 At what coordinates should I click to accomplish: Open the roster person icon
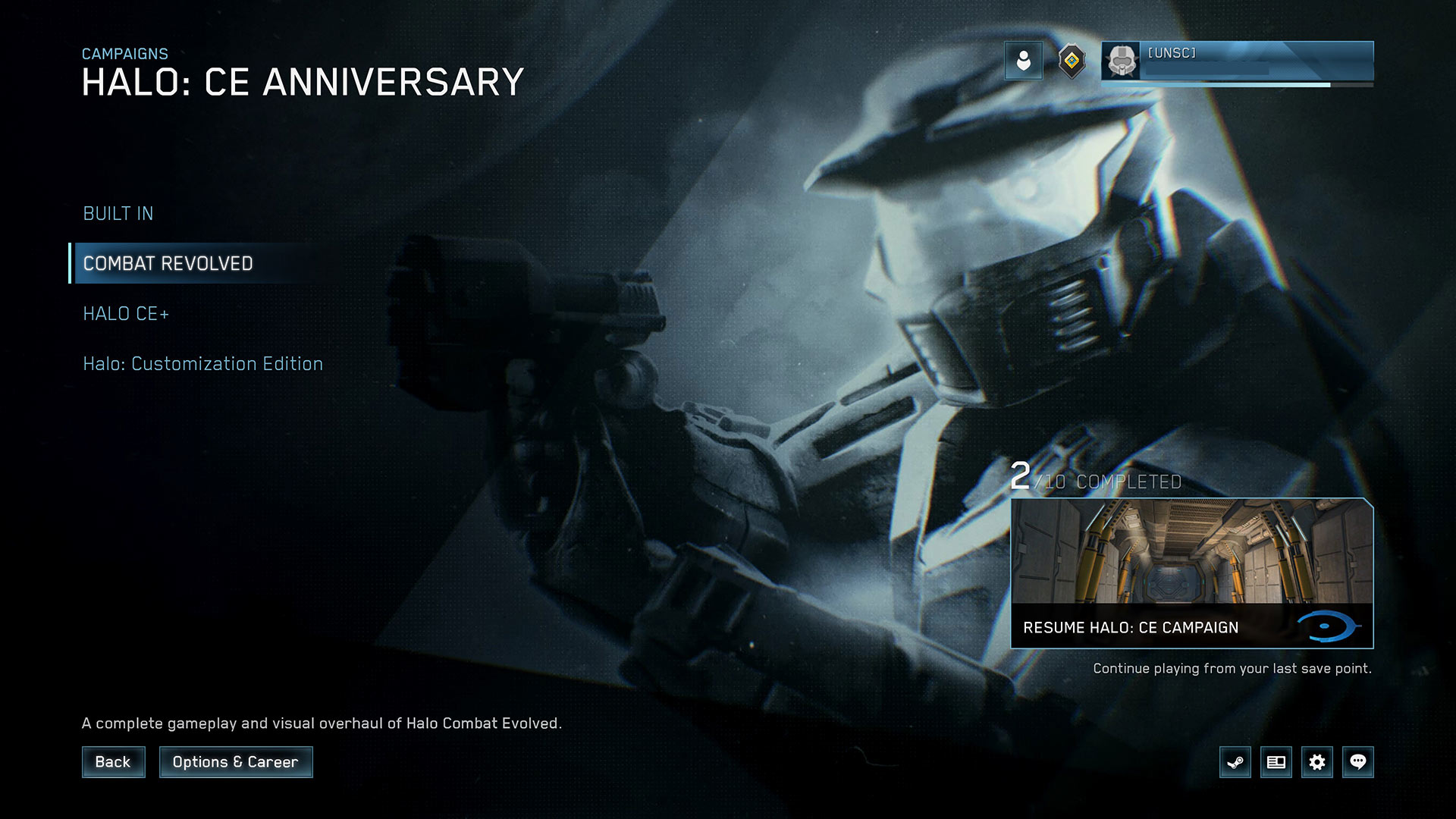point(1023,61)
